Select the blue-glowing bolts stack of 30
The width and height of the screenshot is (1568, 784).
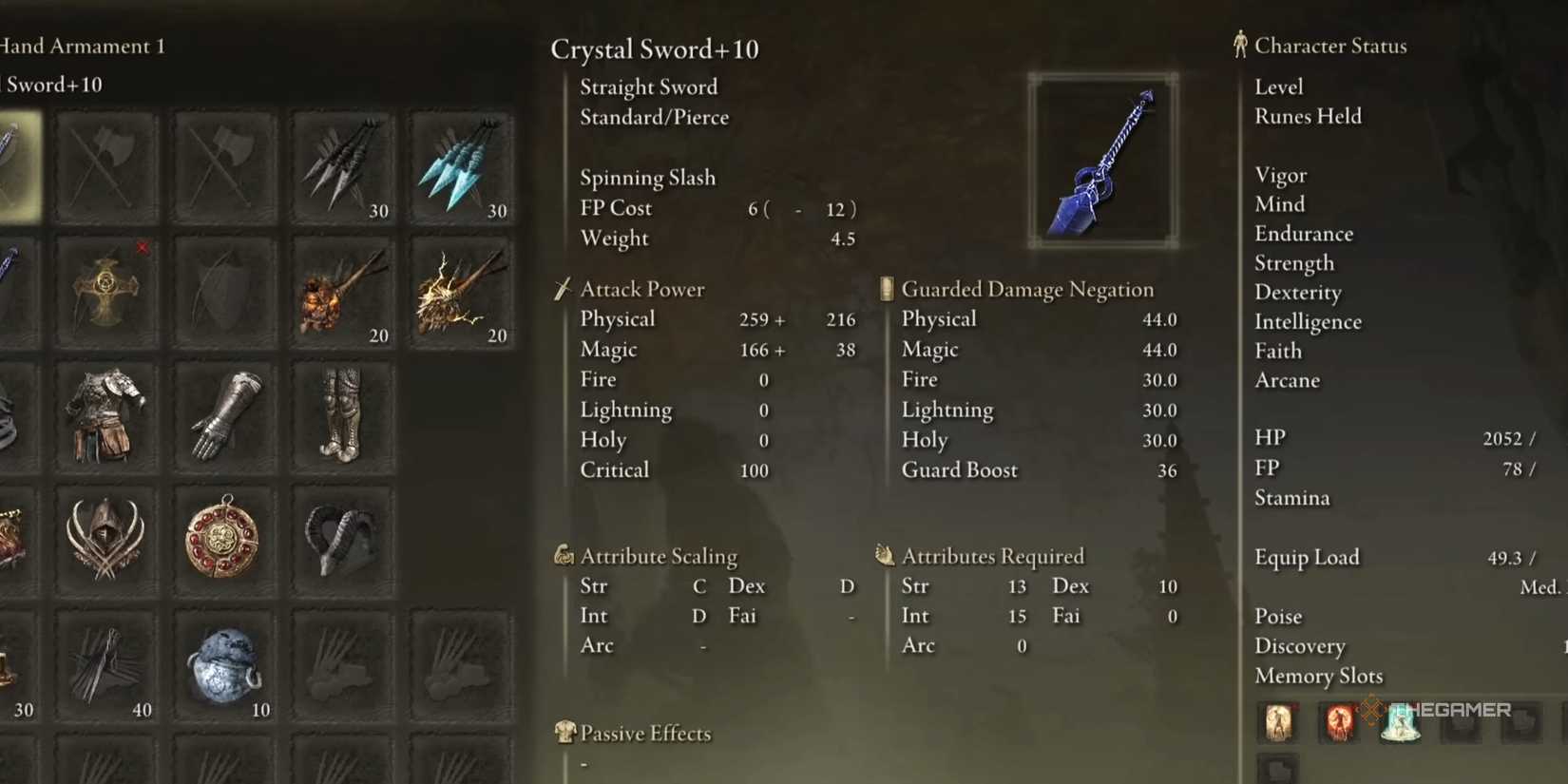tap(460, 163)
